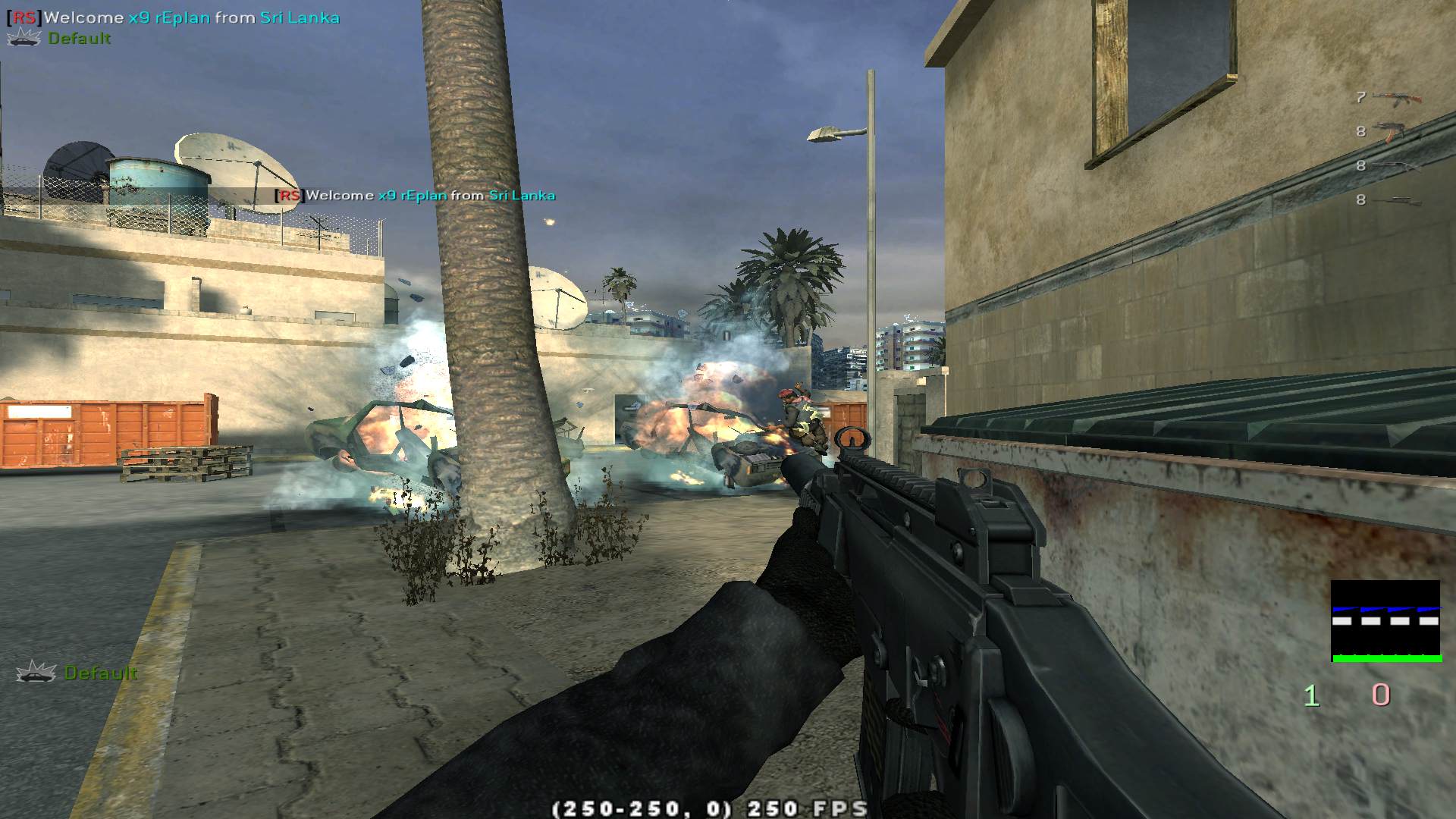Click the crown icon beside top-left Default label
The width and height of the screenshot is (1456, 819).
click(x=23, y=36)
